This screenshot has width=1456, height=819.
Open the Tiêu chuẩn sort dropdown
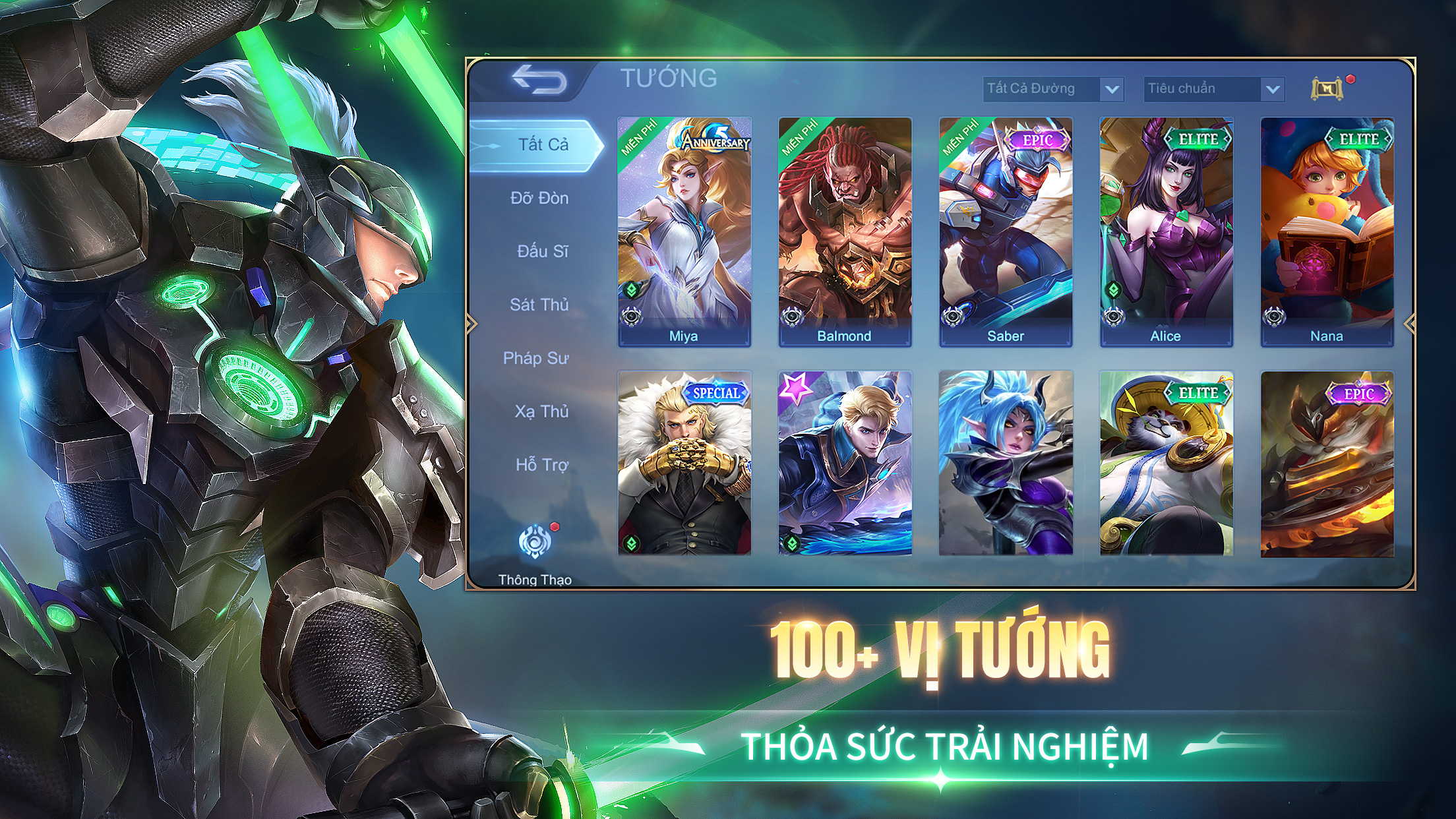[1214, 89]
